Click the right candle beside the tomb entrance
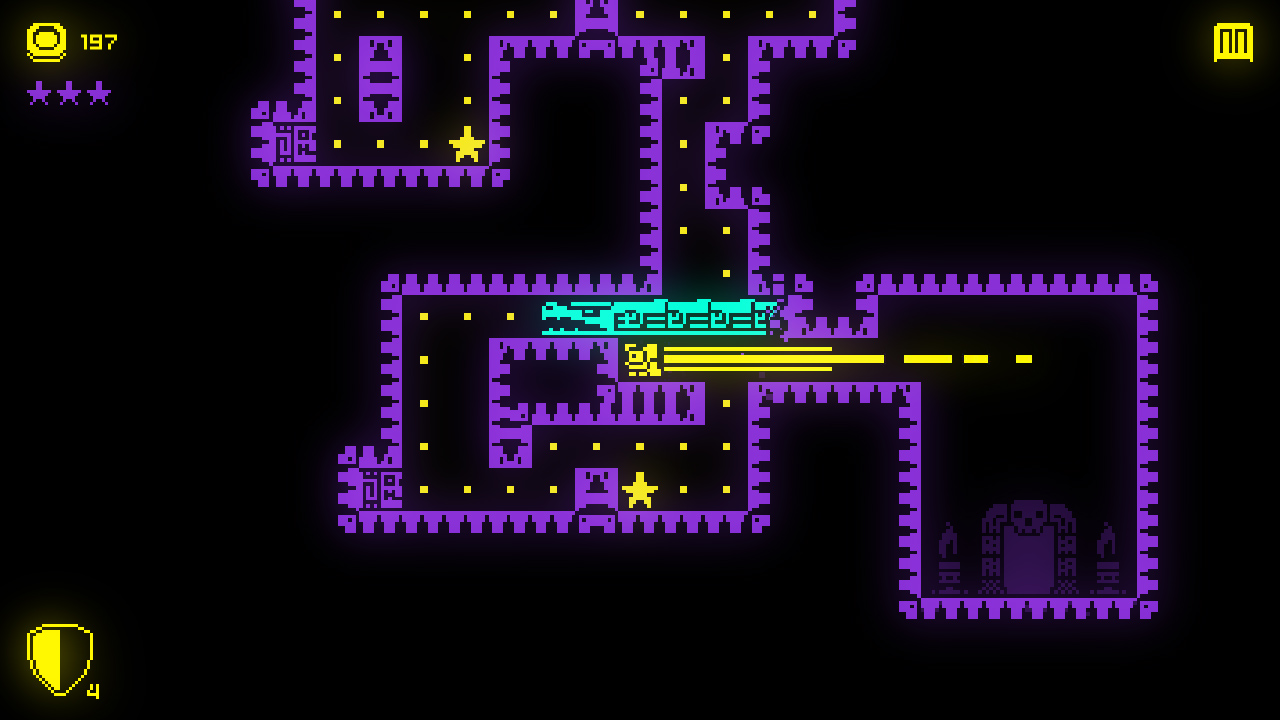The width and height of the screenshot is (1280, 720). [1107, 556]
